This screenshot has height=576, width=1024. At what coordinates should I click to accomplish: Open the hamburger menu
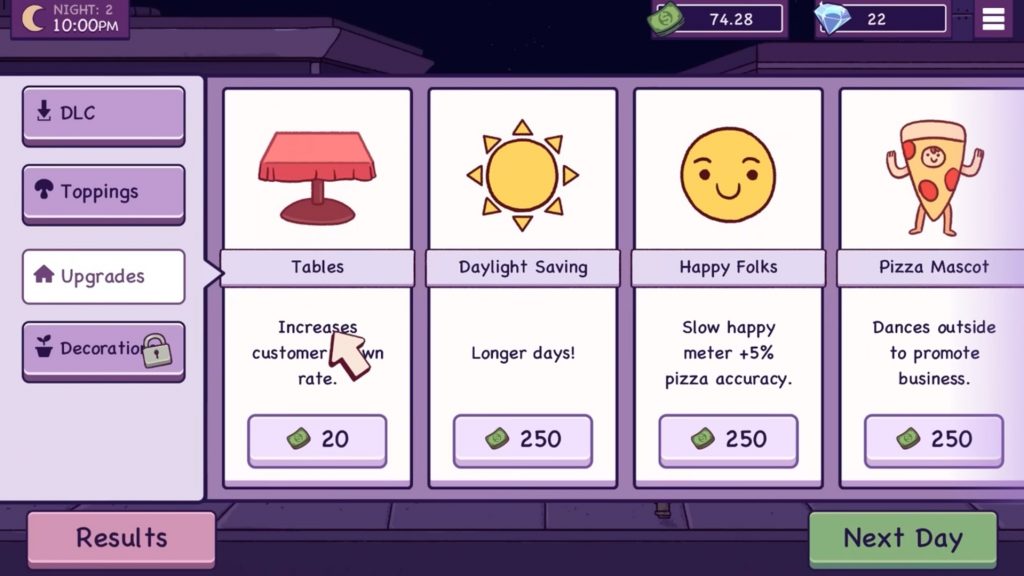coord(994,20)
